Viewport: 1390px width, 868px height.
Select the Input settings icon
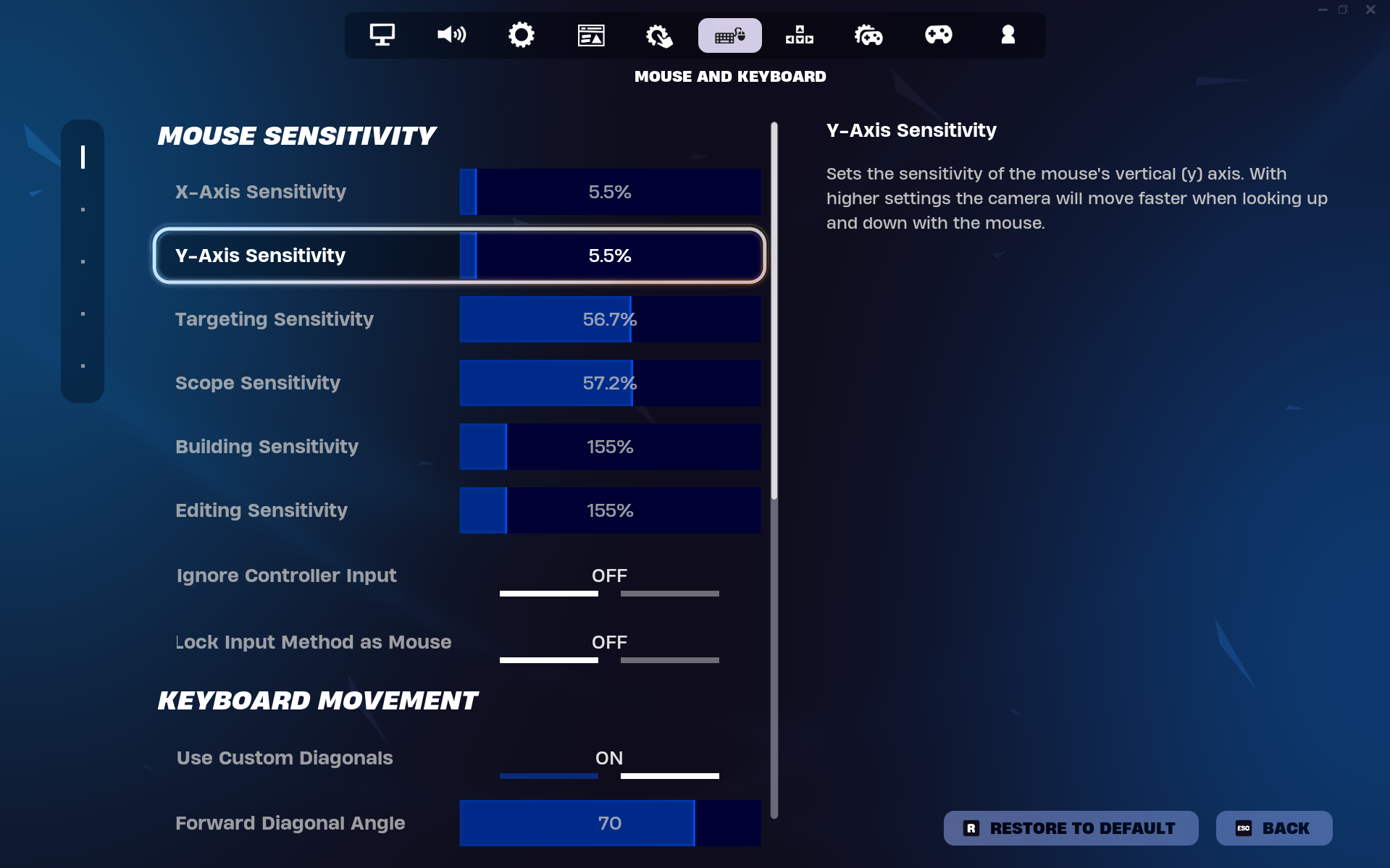click(x=660, y=35)
